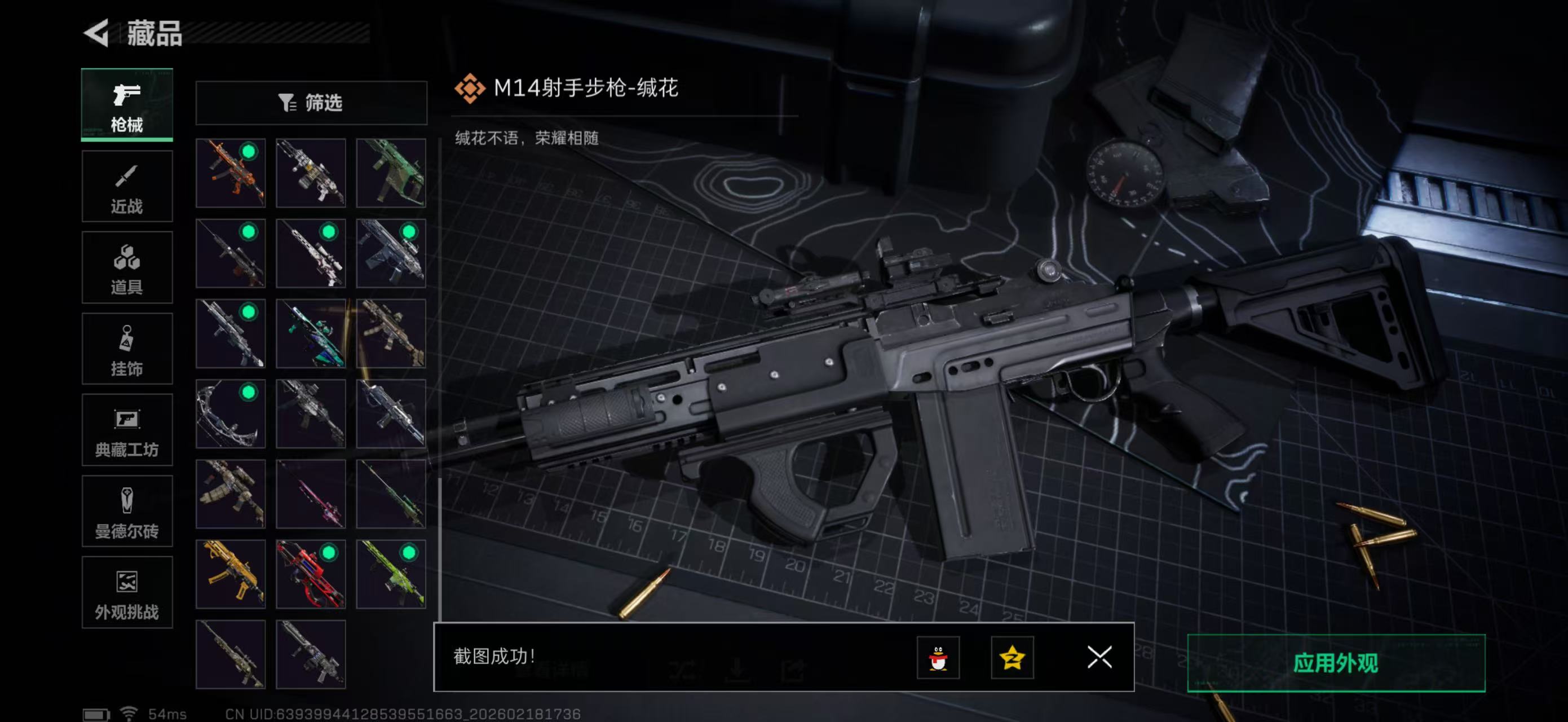Select the red weapon skin thumbnail

311,574
